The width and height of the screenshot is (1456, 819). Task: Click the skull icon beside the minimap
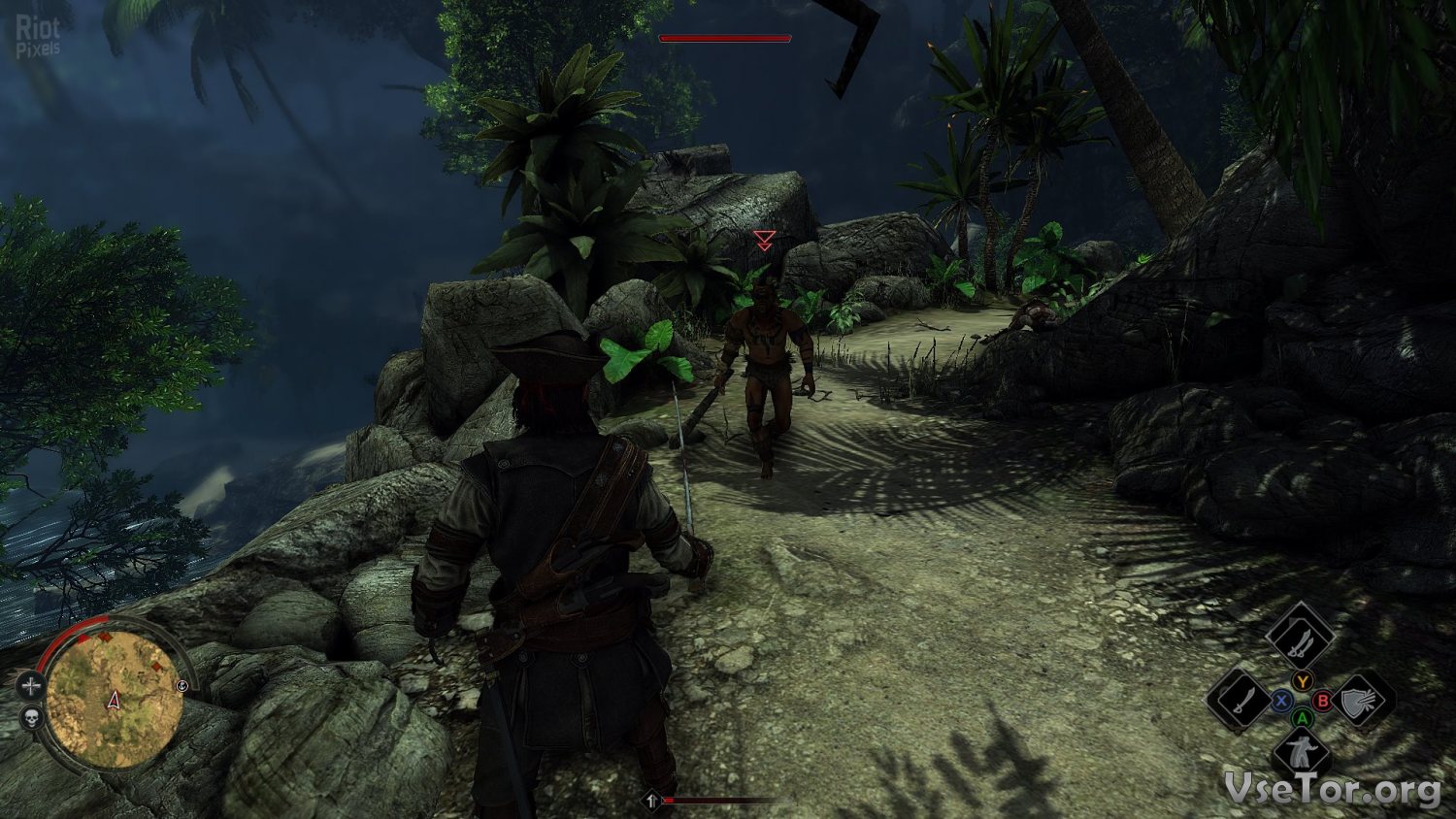[30, 719]
